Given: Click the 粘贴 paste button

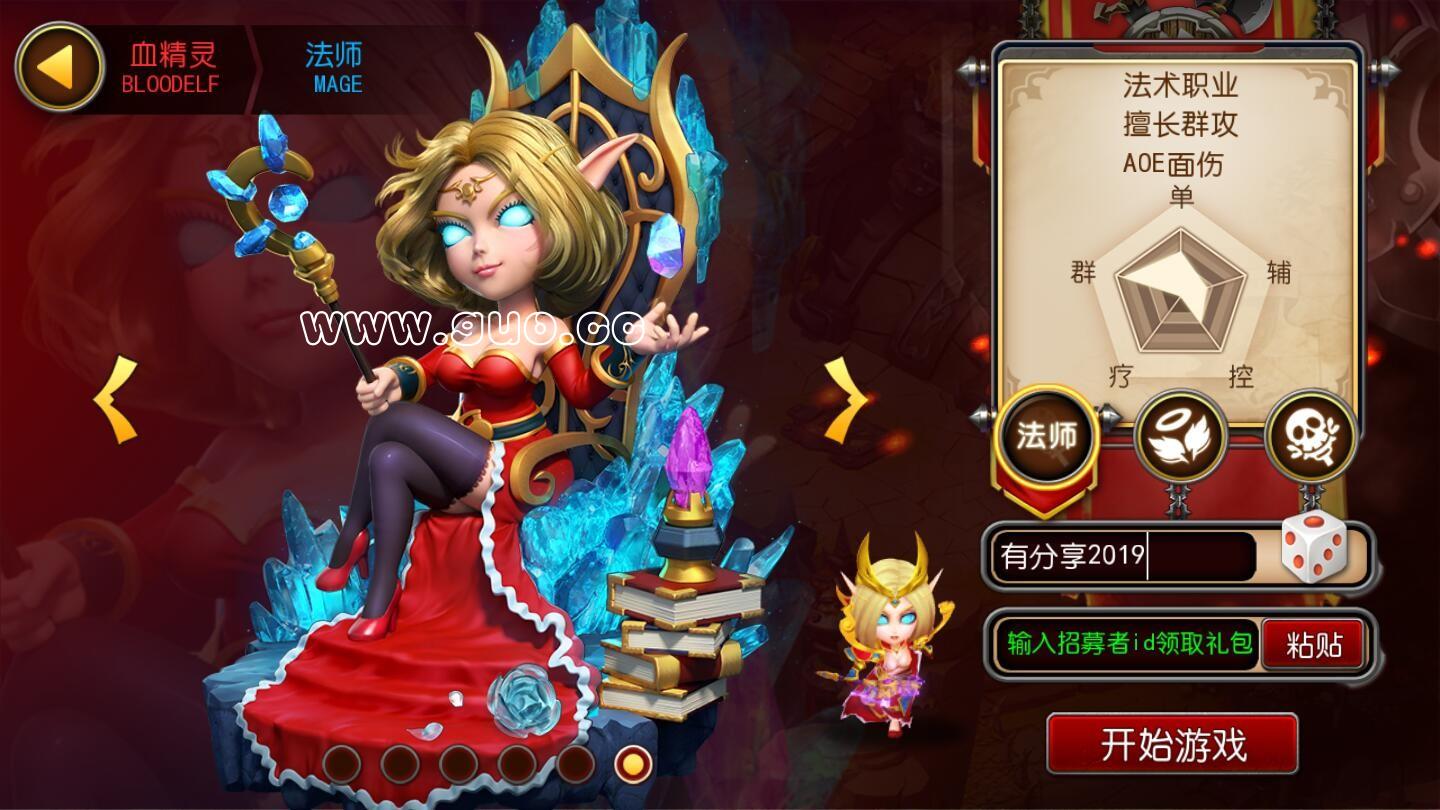Looking at the screenshot, I should click(x=1314, y=645).
